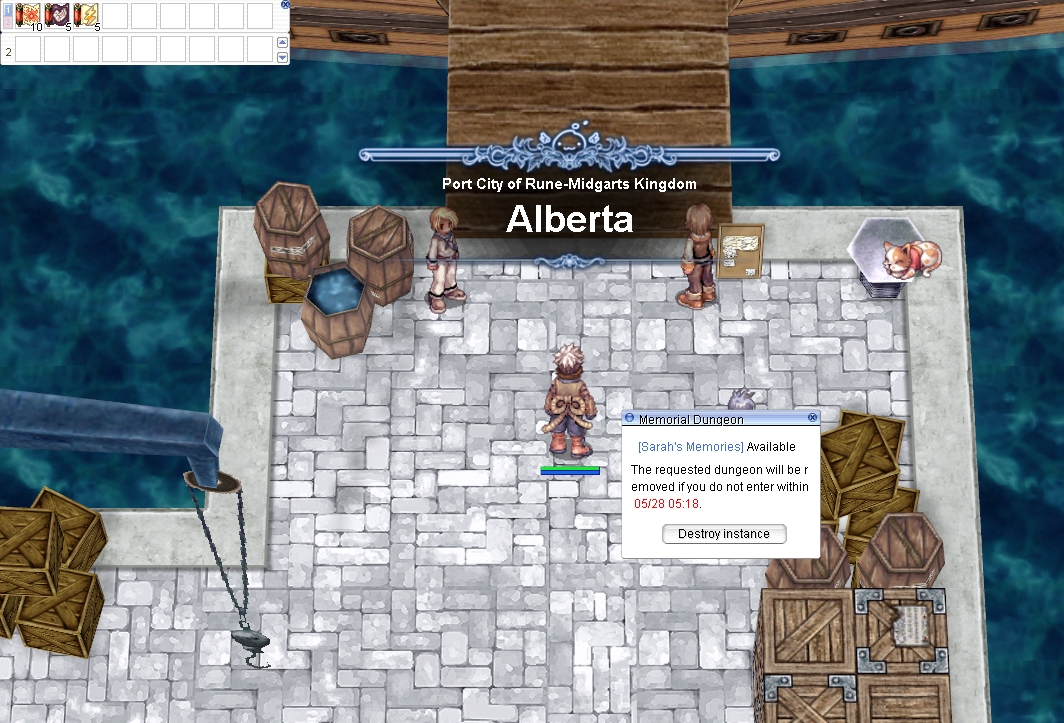
Task: Switch hotbar row with the up arrow
Action: click(x=282, y=42)
